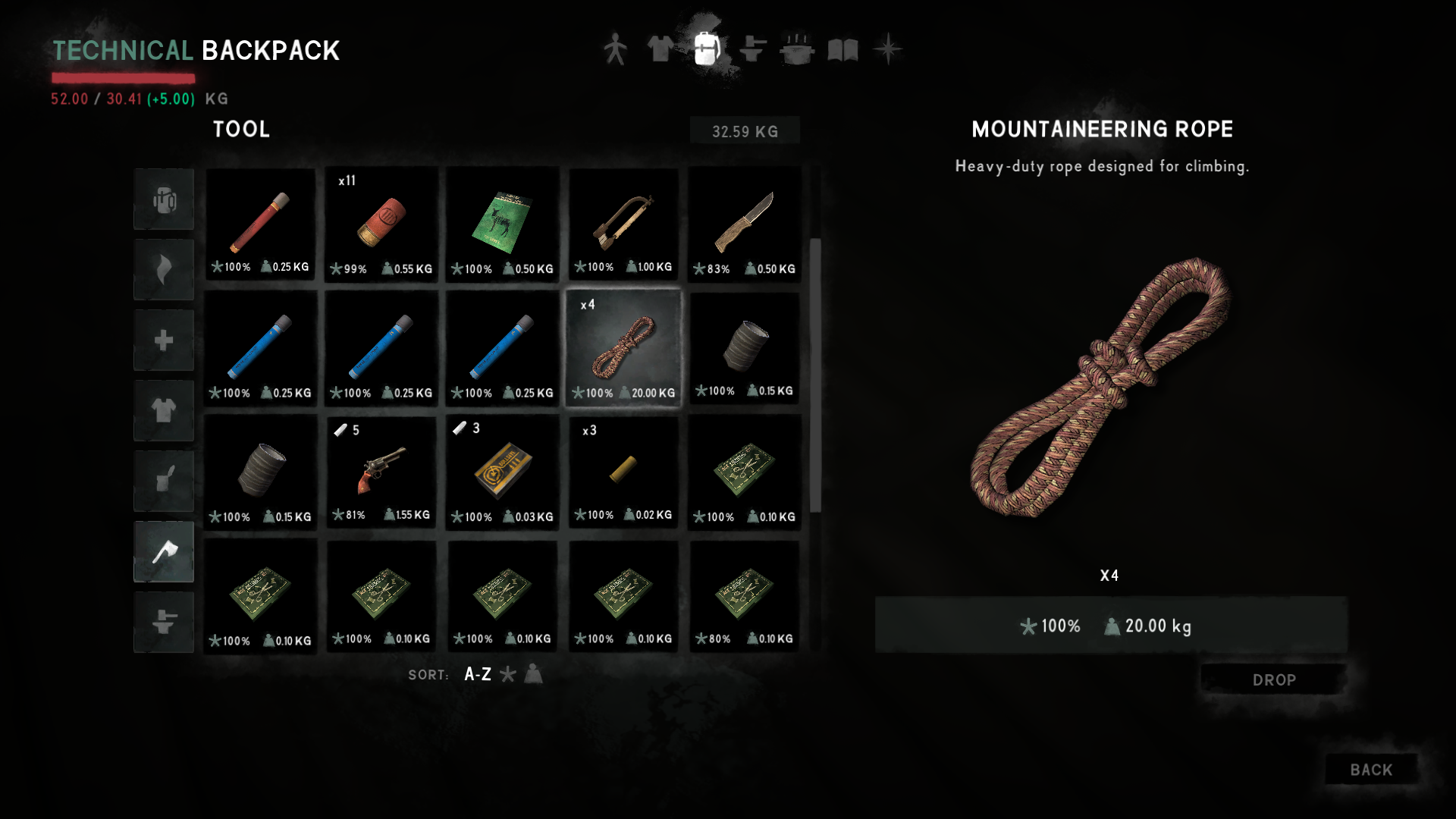The width and height of the screenshot is (1456, 819).
Task: Show all items backpack filter
Action: pos(164,199)
